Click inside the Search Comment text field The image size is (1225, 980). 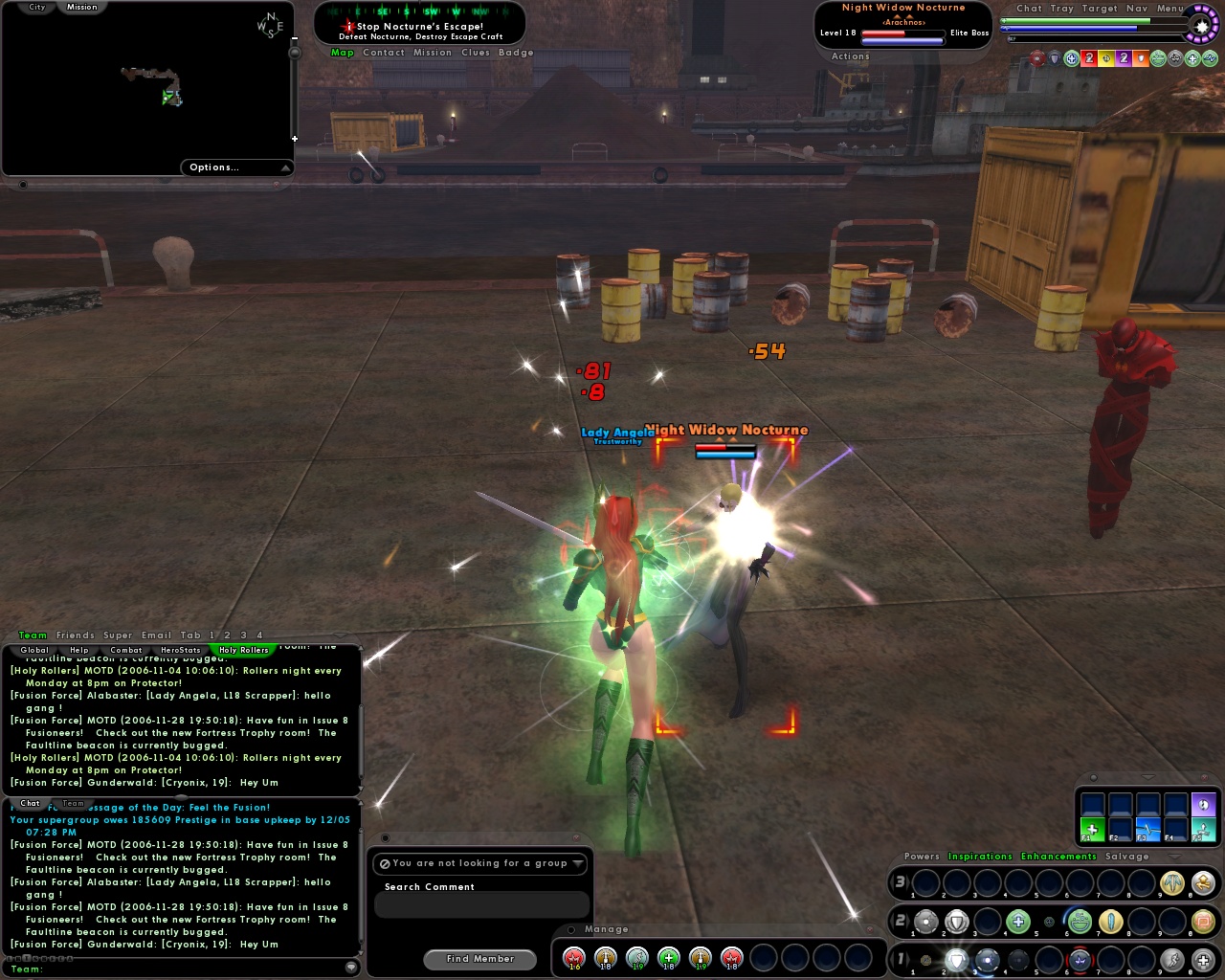[x=481, y=904]
